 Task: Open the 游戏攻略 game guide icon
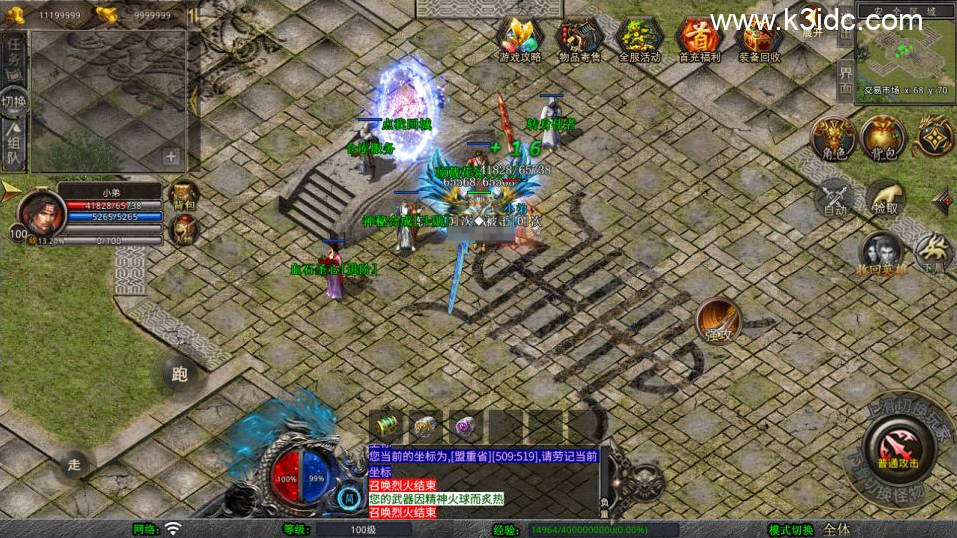point(520,38)
